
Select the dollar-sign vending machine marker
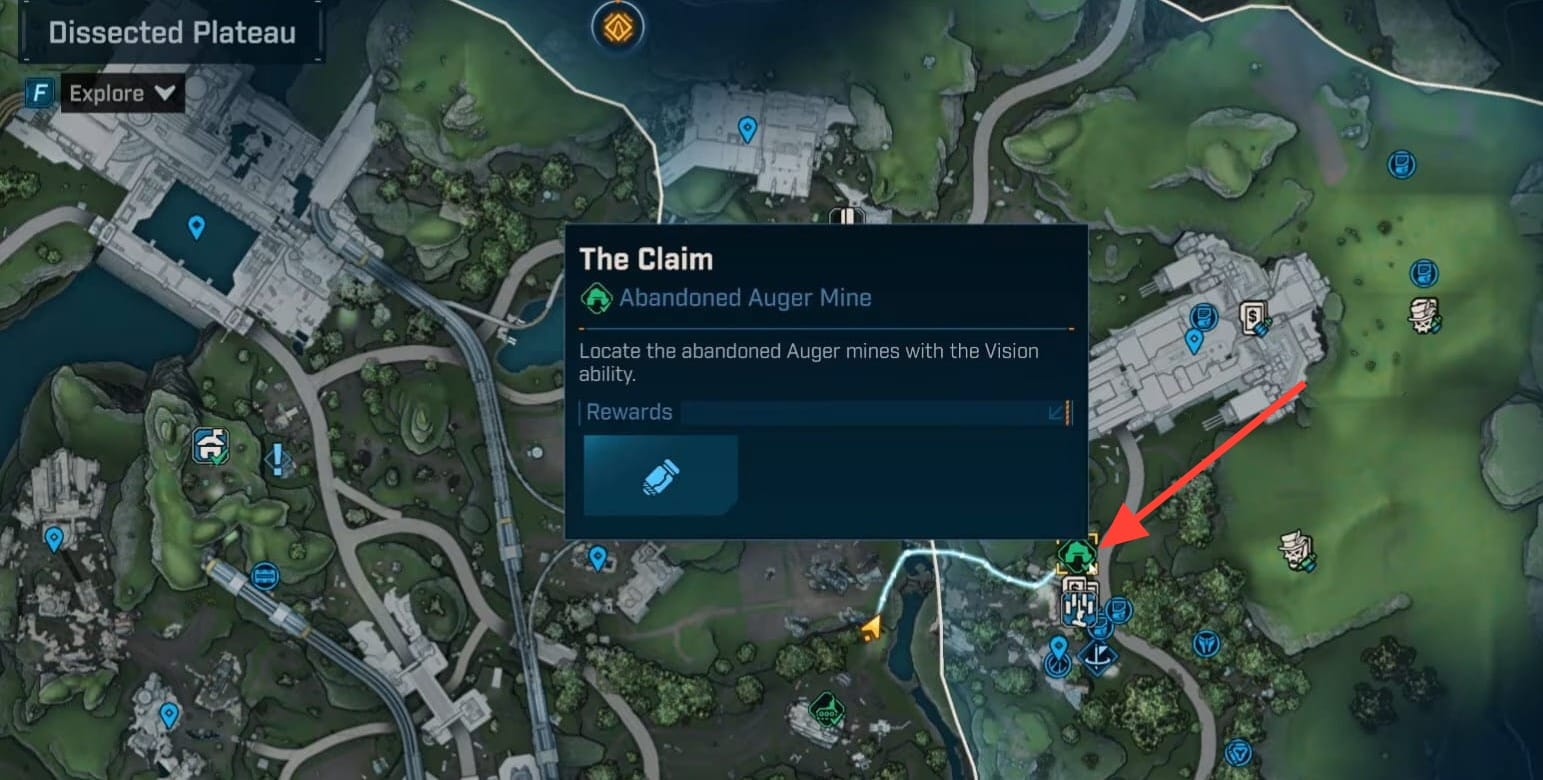coord(1253,318)
